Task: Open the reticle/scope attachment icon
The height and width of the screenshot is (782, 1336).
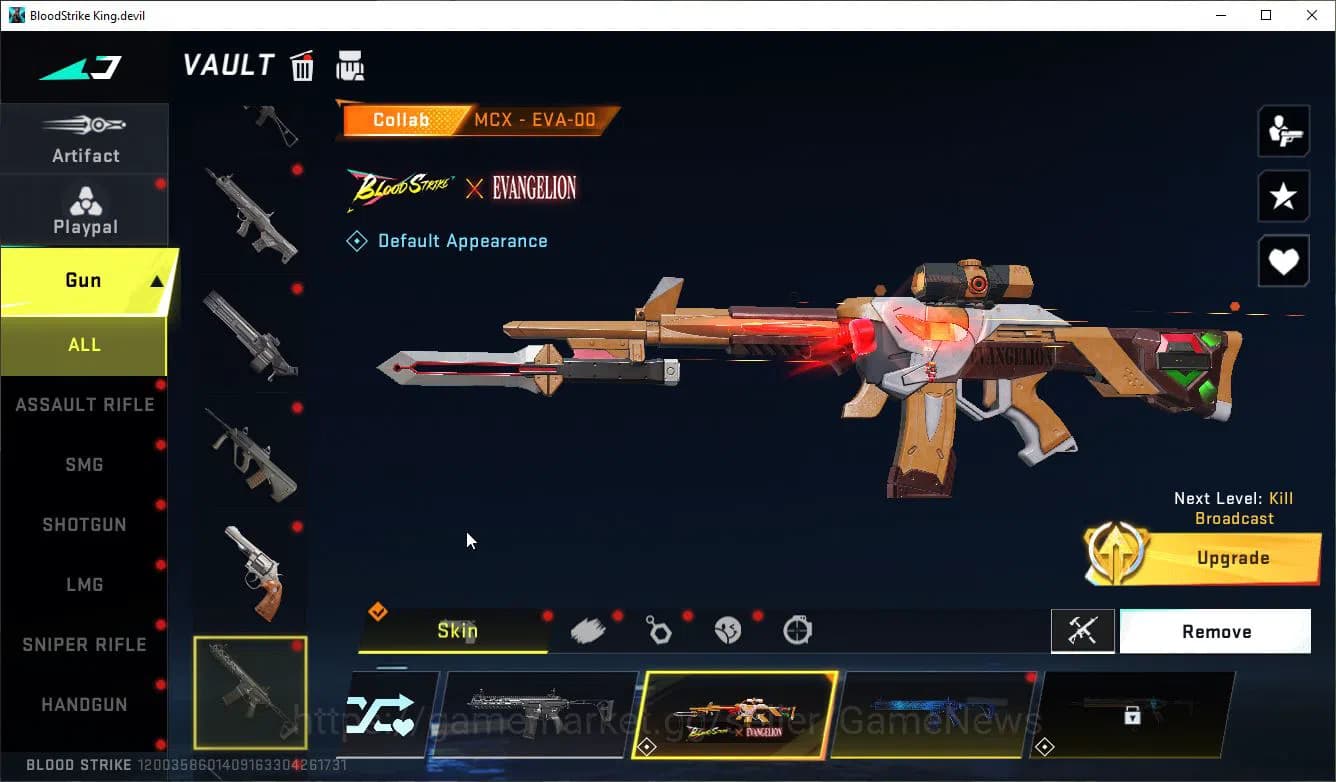Action: 797,629
